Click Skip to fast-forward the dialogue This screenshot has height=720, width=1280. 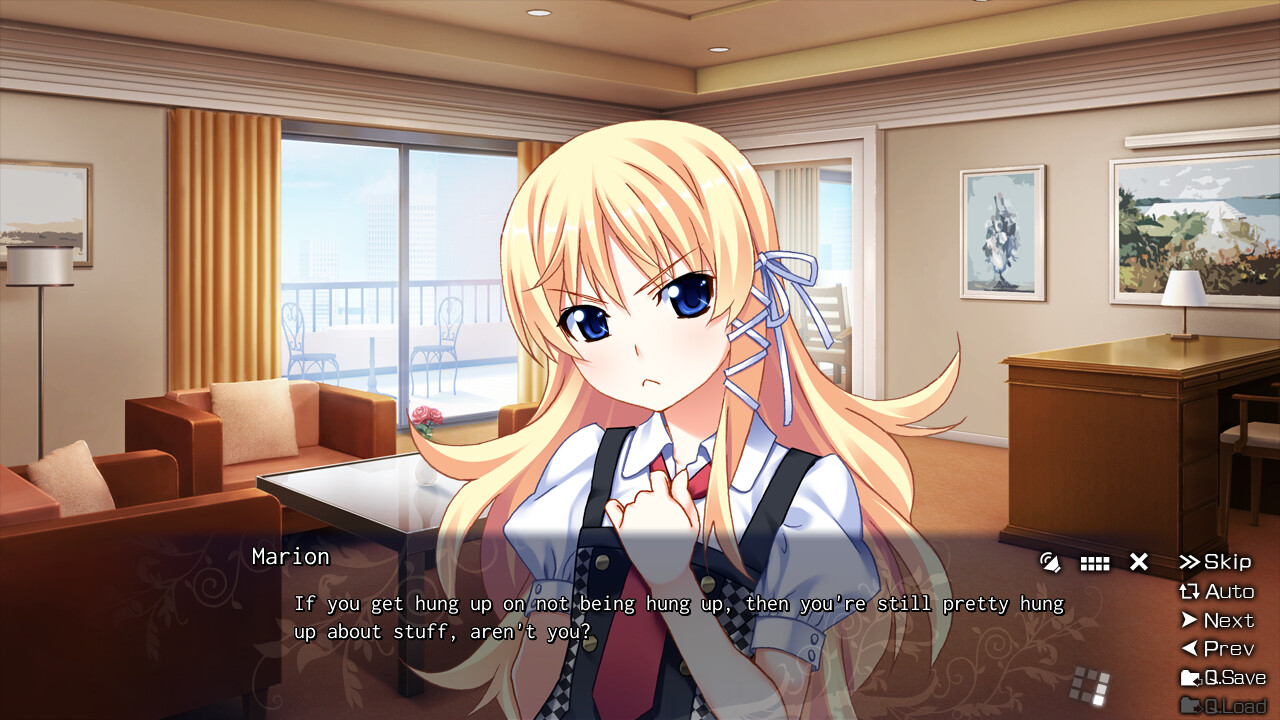tap(1215, 562)
